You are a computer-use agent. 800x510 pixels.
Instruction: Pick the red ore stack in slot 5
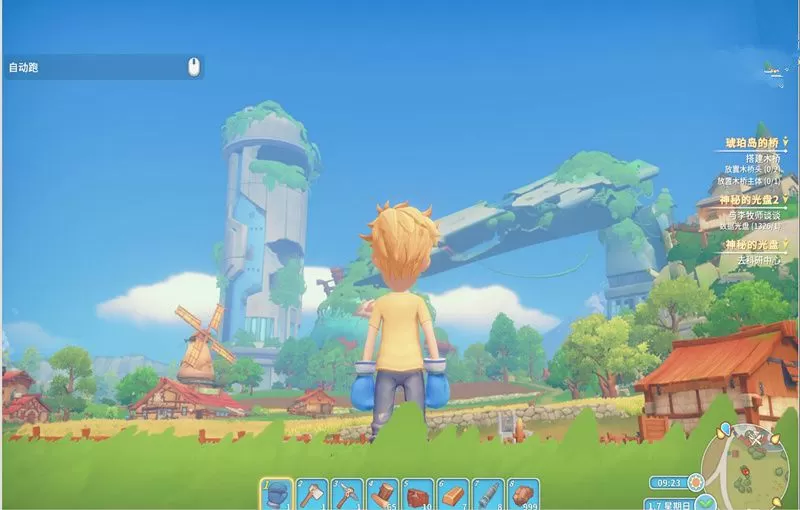(418, 494)
